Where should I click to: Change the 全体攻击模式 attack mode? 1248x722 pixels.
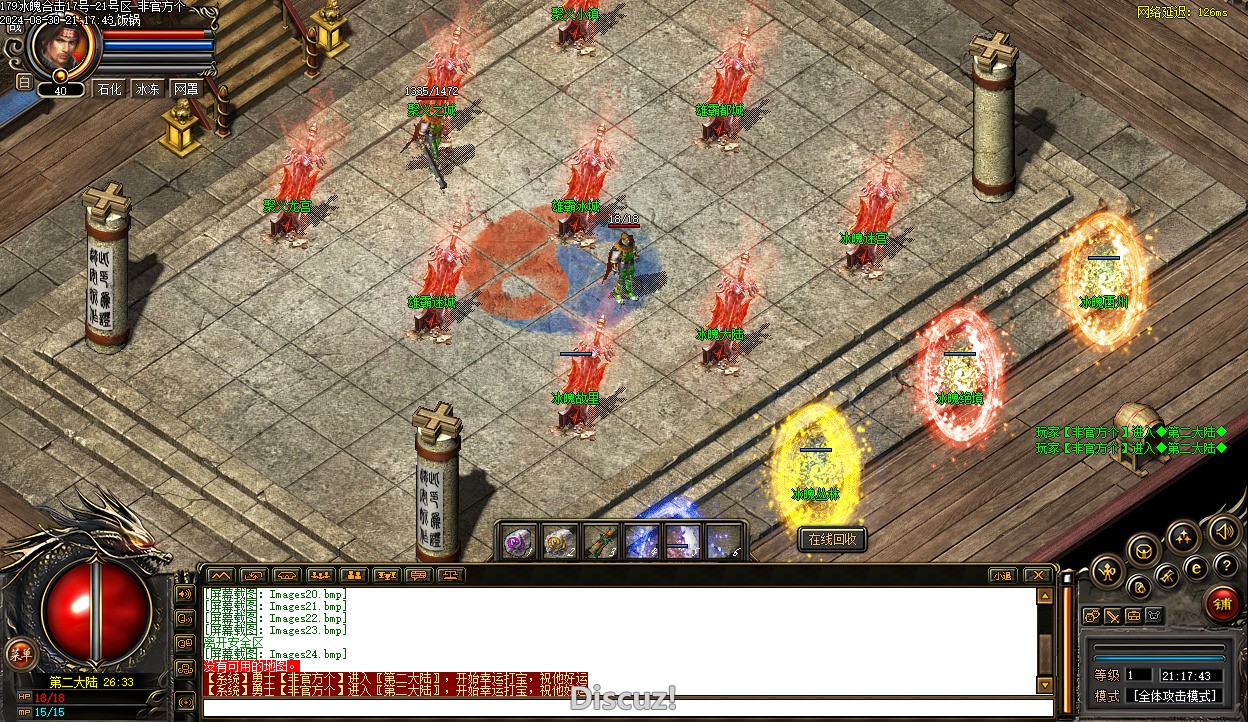[x=1173, y=696]
